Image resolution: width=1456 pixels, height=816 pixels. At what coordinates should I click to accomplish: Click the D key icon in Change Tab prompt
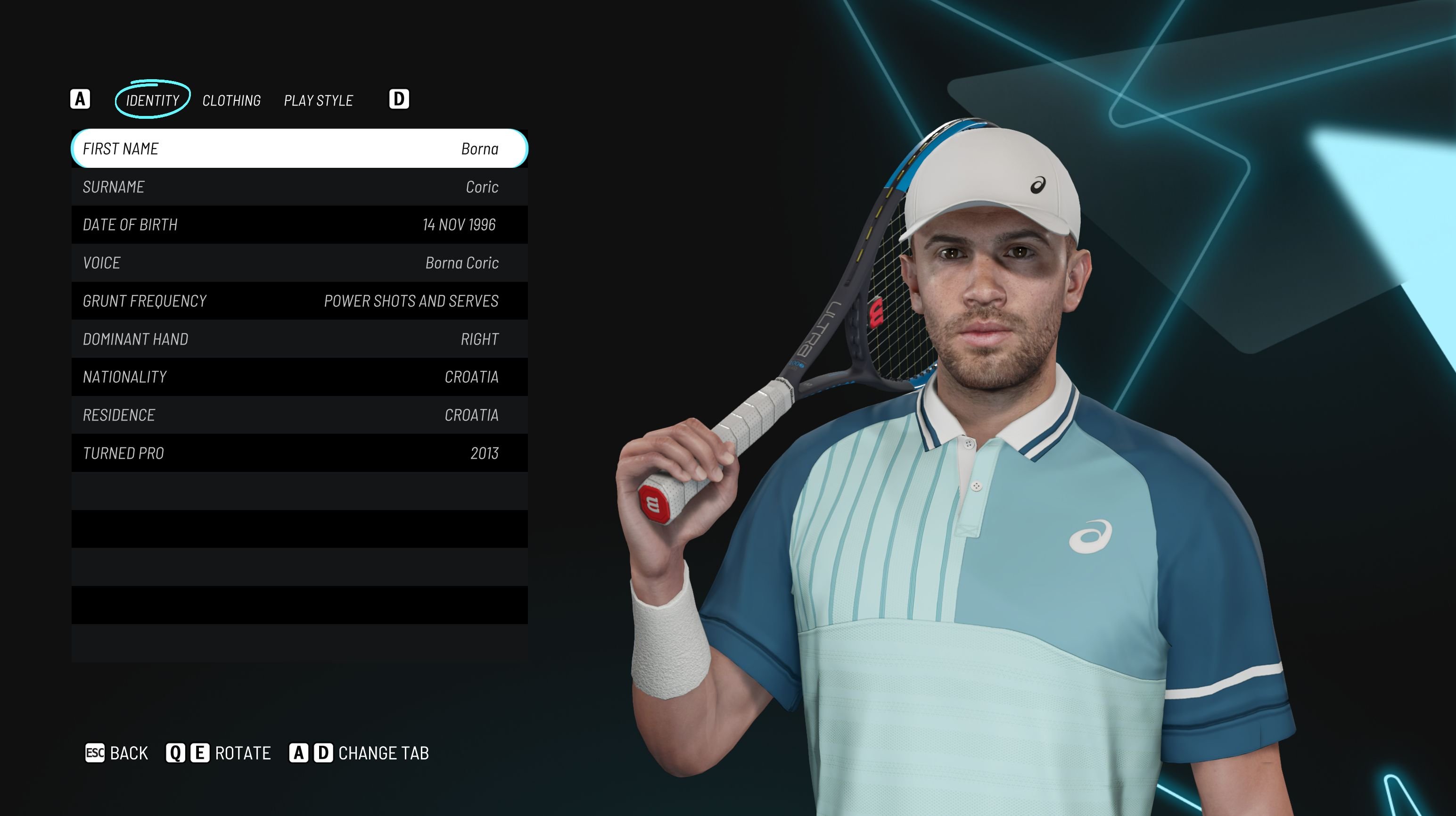tap(322, 753)
